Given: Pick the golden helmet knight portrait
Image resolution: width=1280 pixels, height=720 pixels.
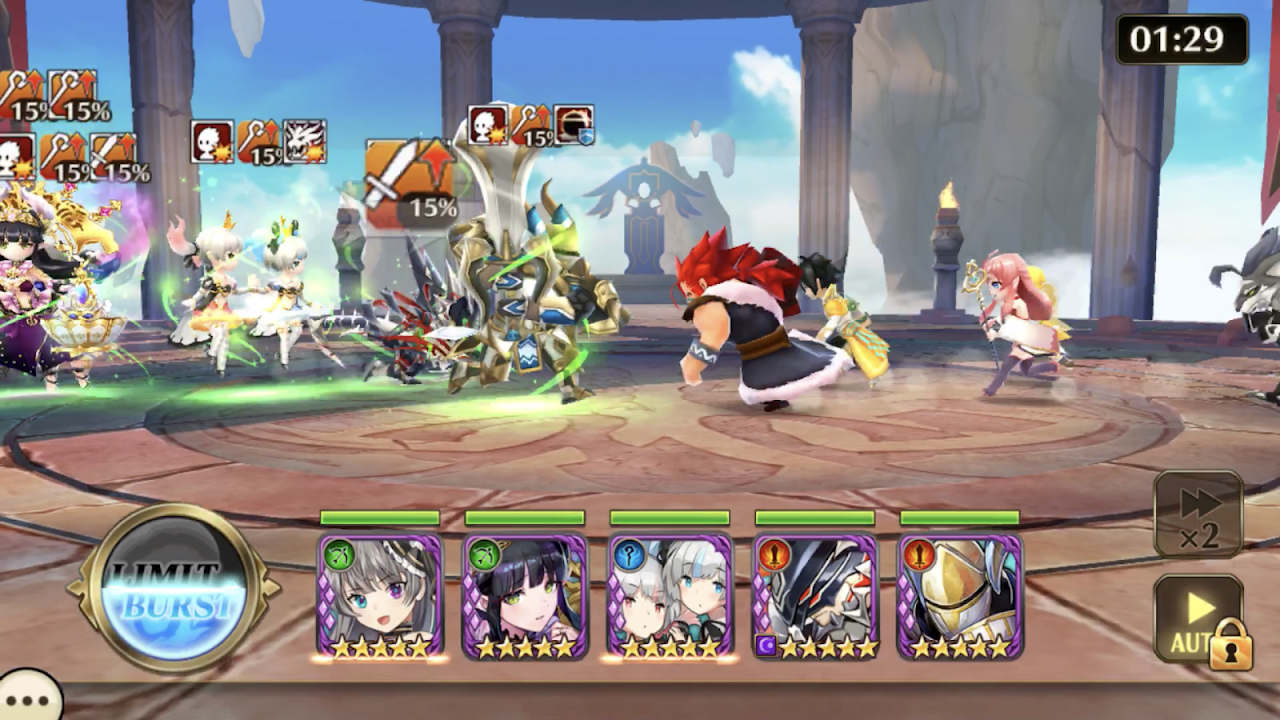Looking at the screenshot, I should click(x=960, y=596).
